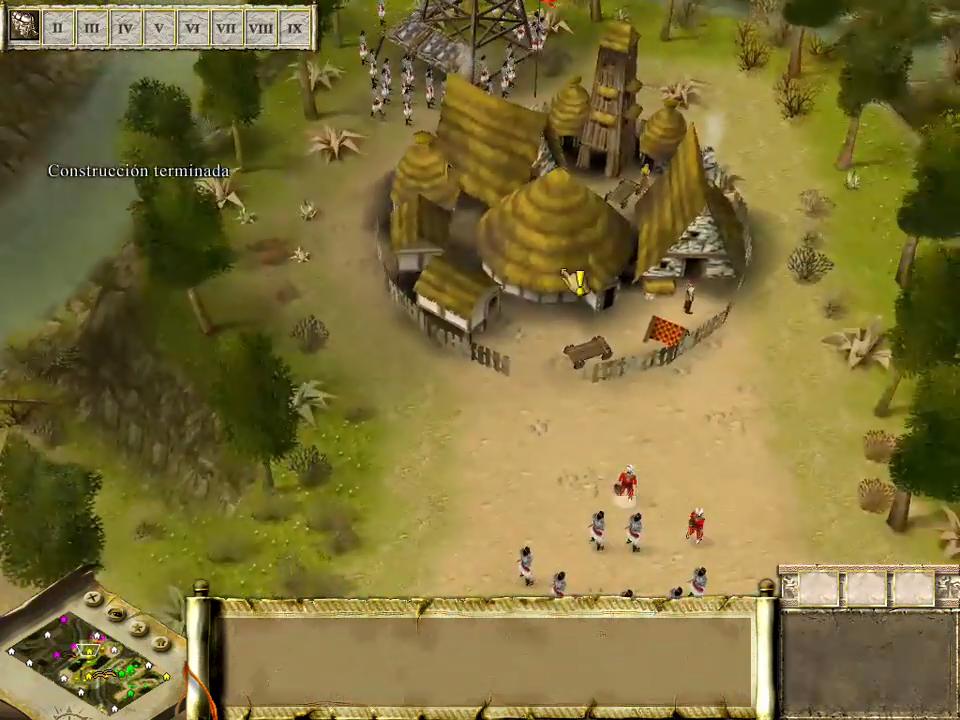Image resolution: width=960 pixels, height=720 pixels.
Task: Activate control group IV
Action: point(126,27)
